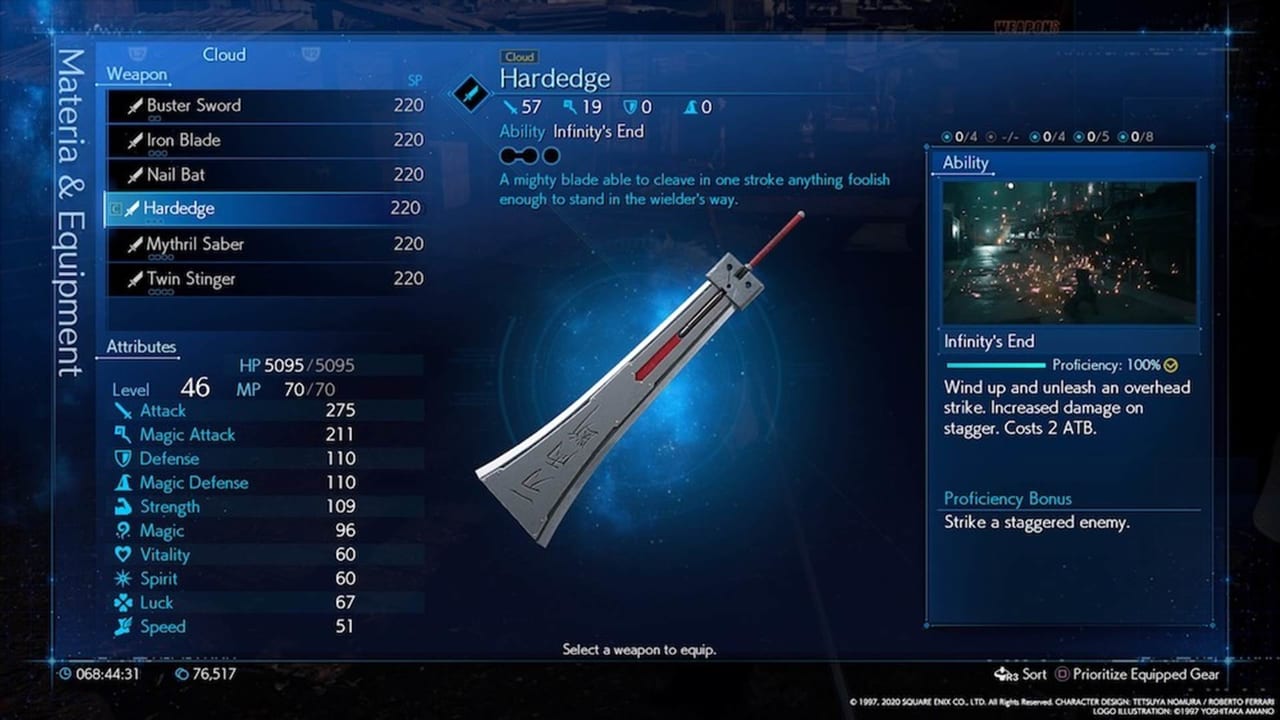The width and height of the screenshot is (1280, 720).
Task: Expand the Attributes section
Action: click(139, 346)
